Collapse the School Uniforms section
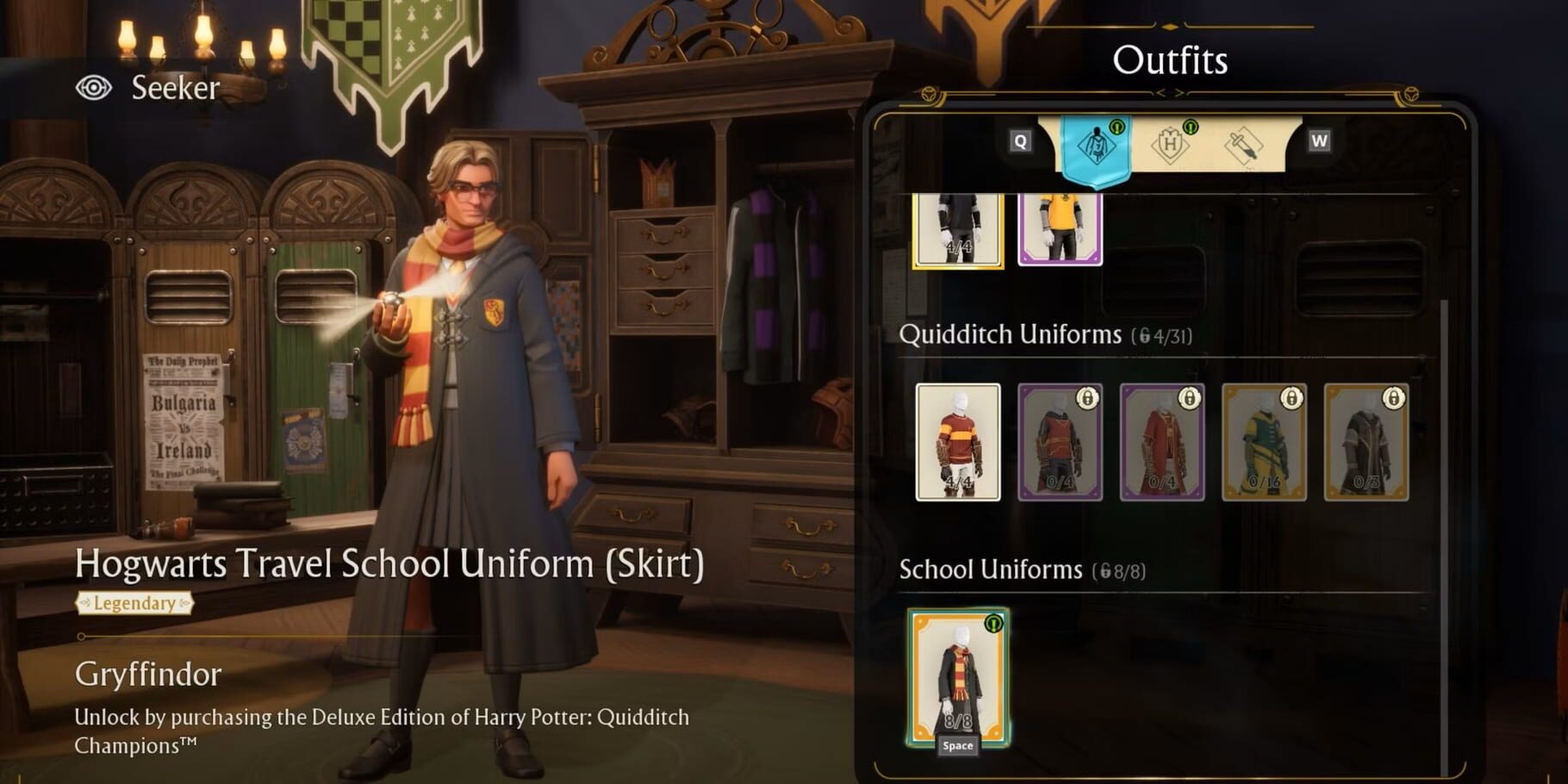Screen dimensions: 1568x784 pos(992,569)
